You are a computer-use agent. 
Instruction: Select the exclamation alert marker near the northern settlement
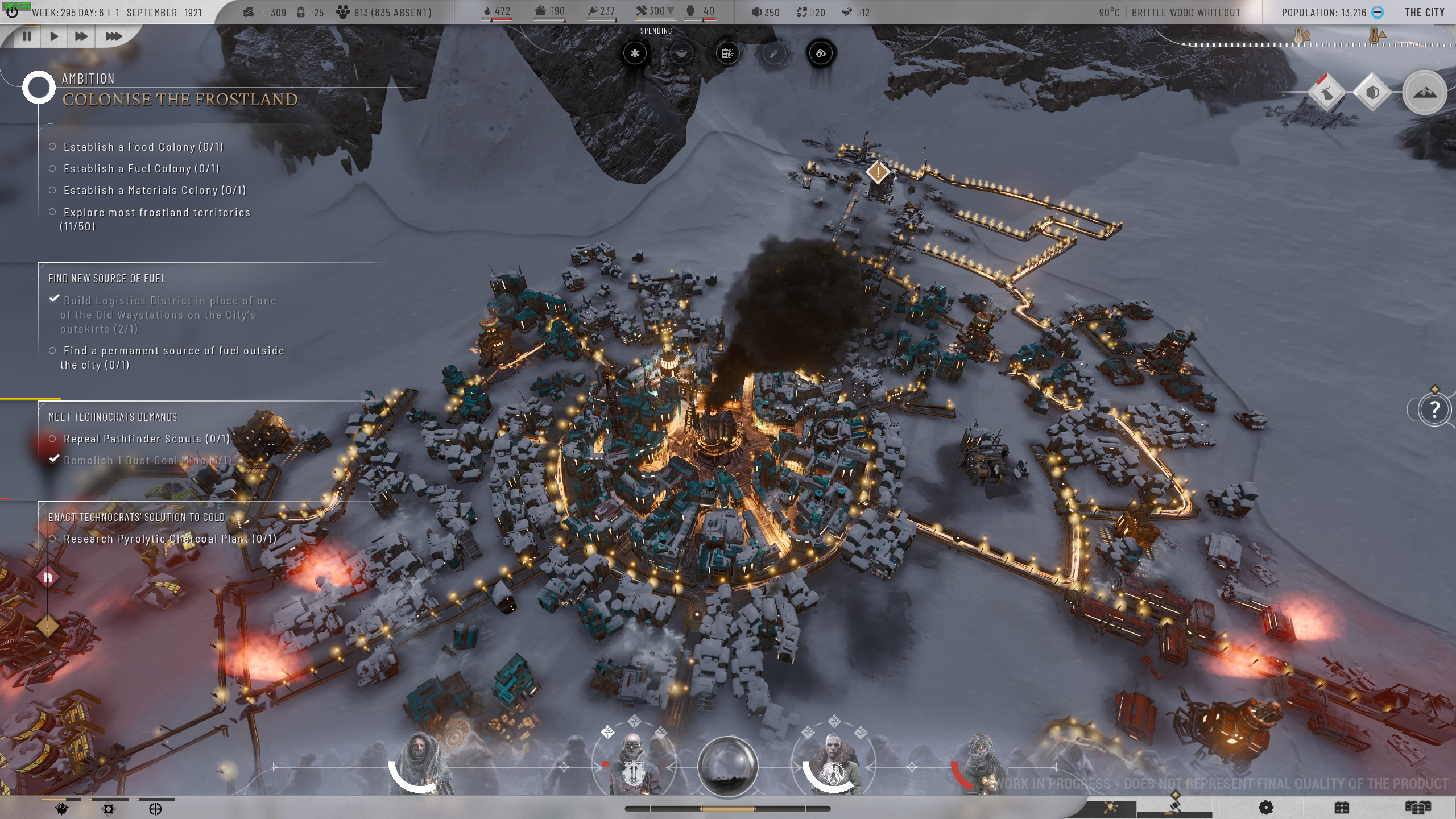pyautogui.click(x=878, y=171)
